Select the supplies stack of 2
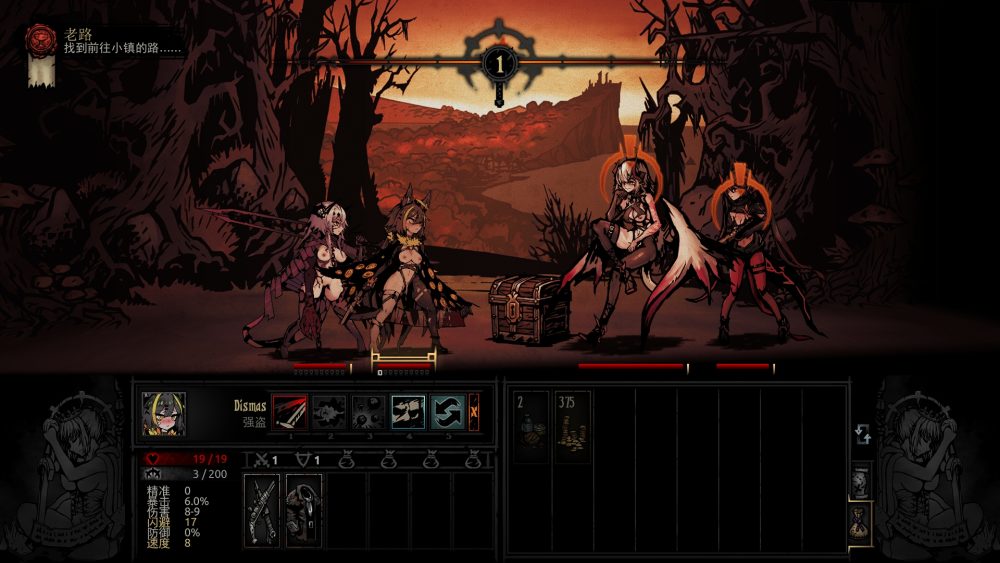Viewport: 1000px width, 563px height. point(531,426)
